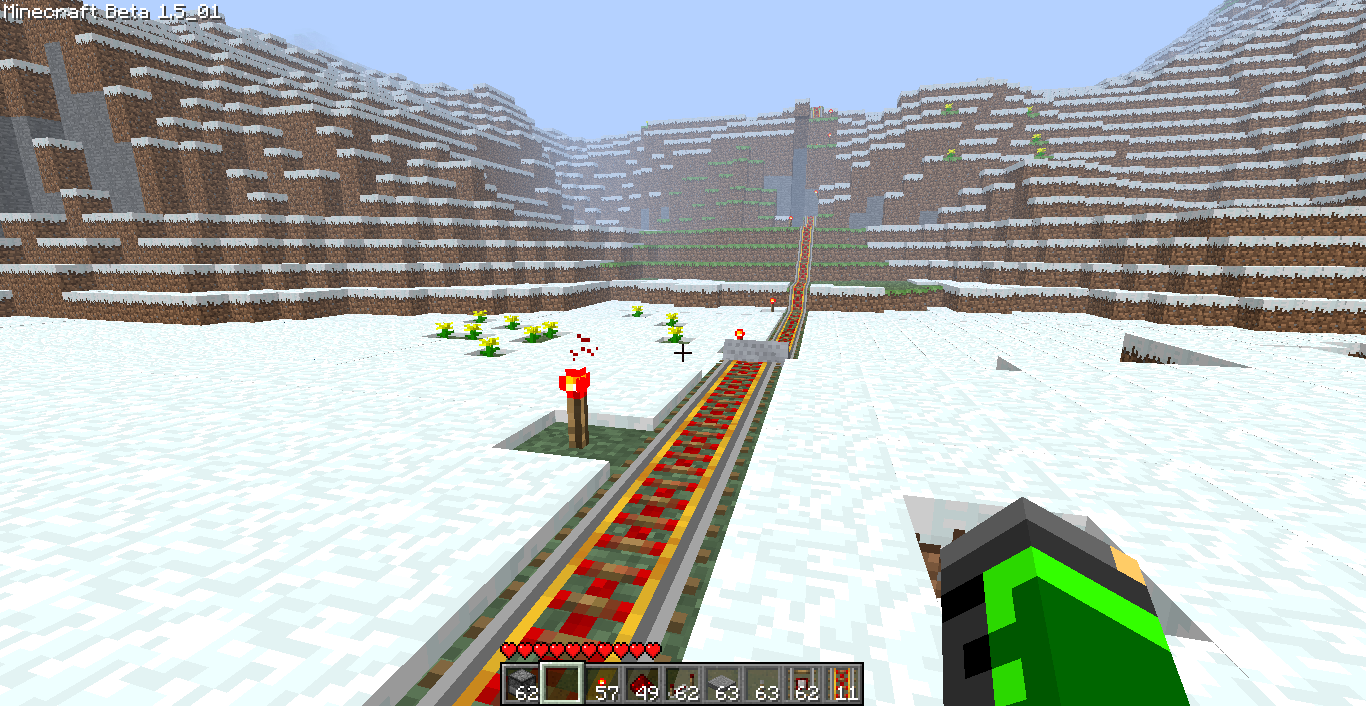This screenshot has height=706, width=1366.
Task: Choose the stone button hotbar slot
Action: [762, 684]
